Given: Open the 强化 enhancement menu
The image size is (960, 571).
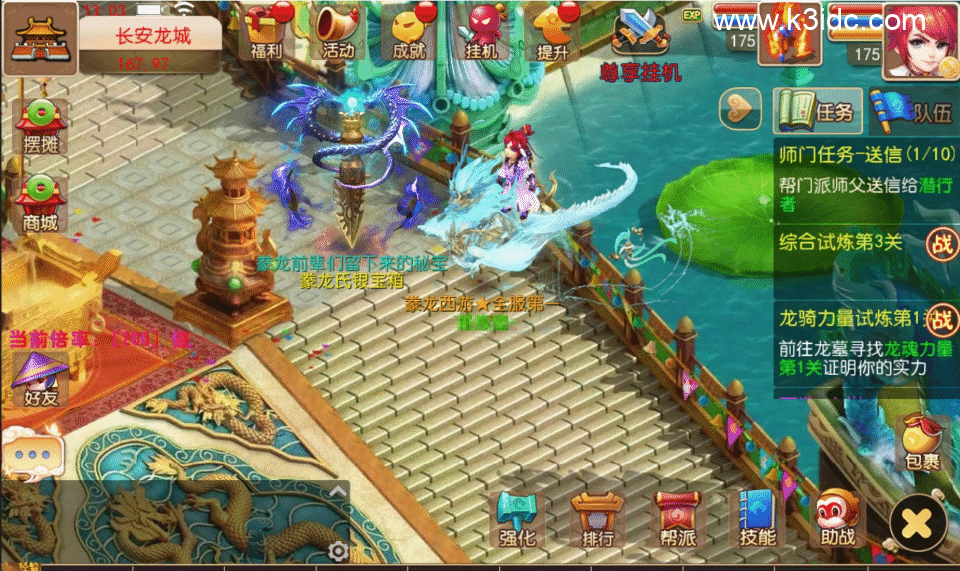Looking at the screenshot, I should click(518, 519).
